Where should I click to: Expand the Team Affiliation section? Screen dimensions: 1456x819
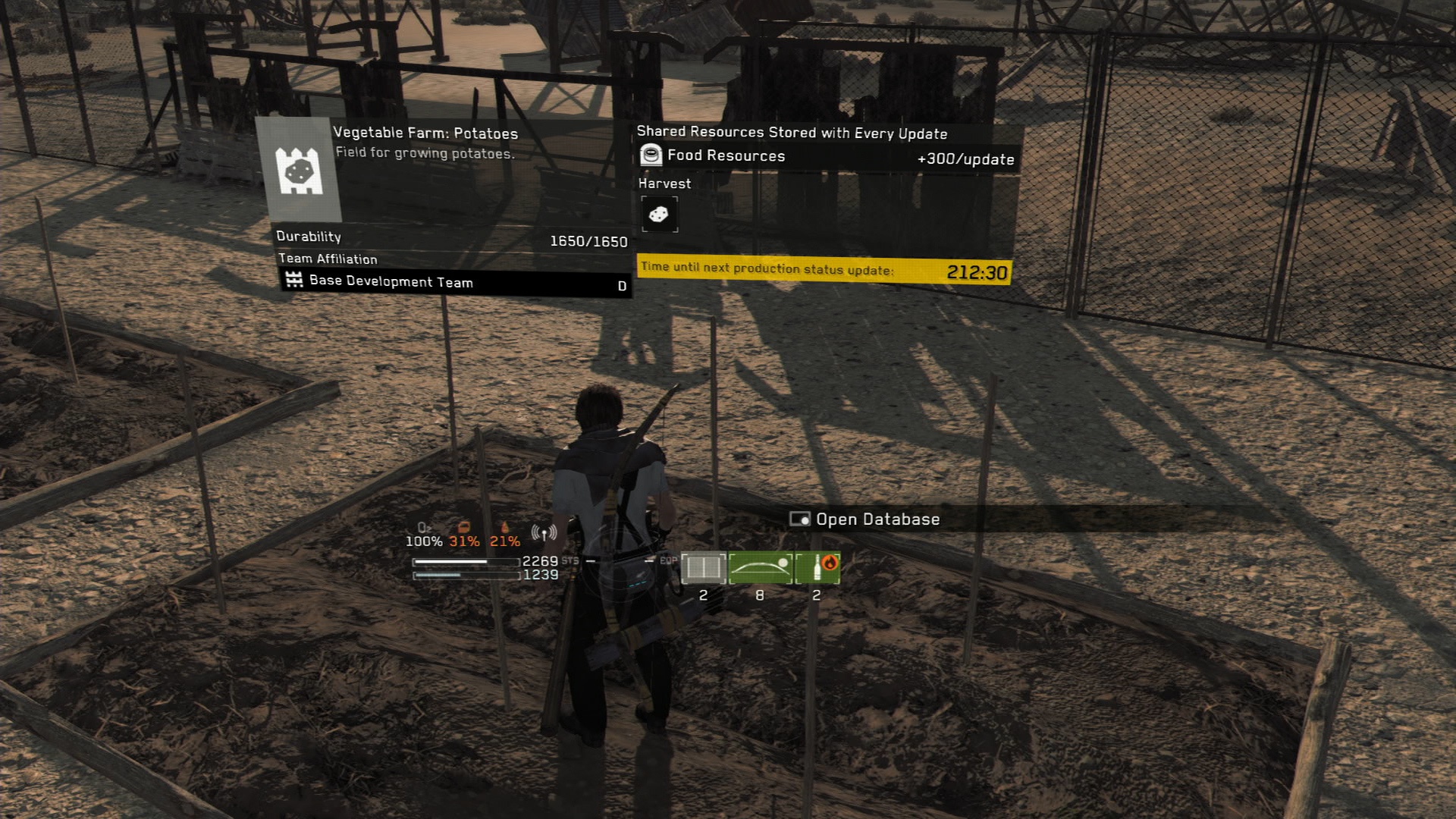(x=325, y=259)
